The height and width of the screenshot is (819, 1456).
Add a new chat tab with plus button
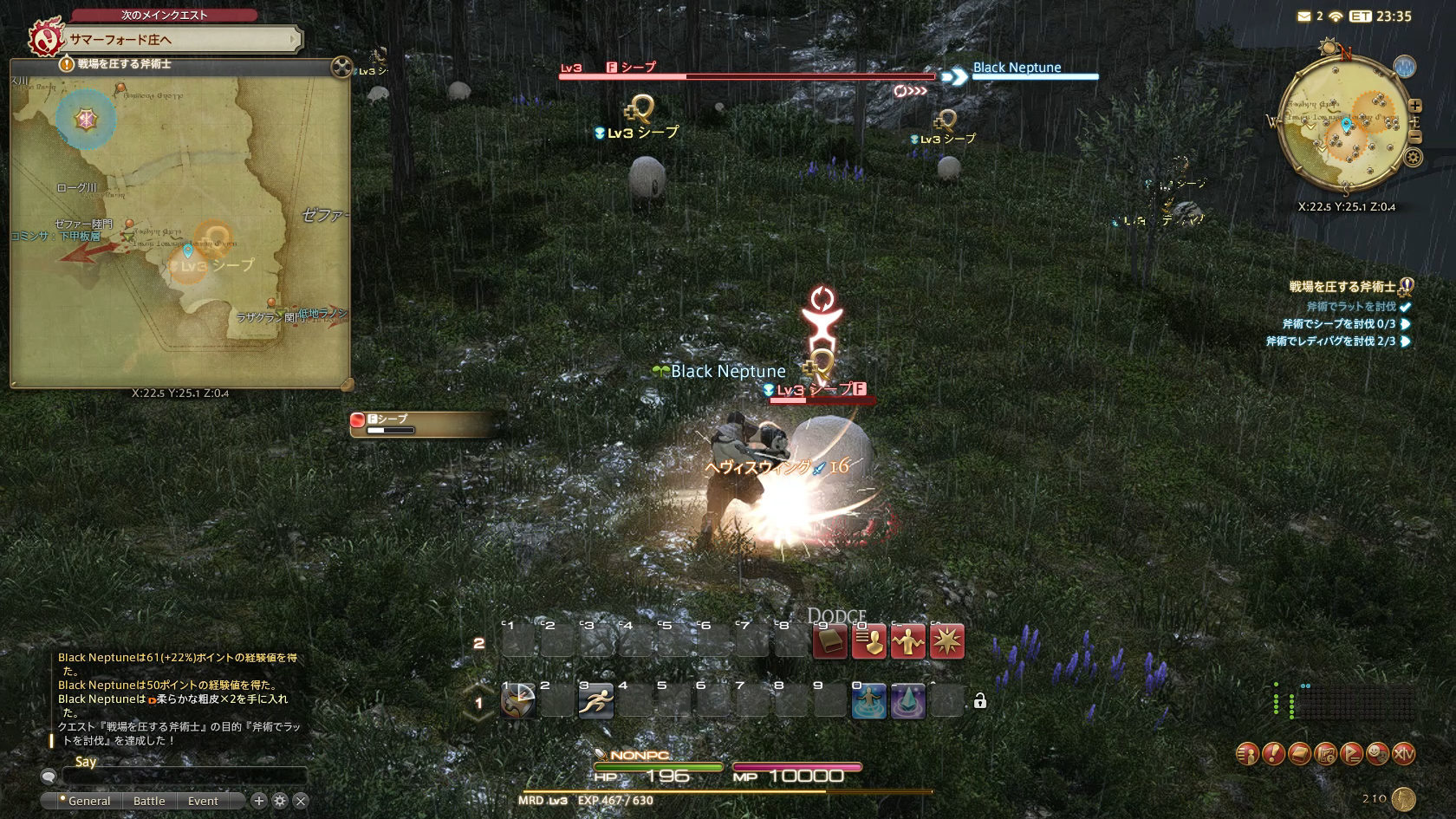point(258,801)
